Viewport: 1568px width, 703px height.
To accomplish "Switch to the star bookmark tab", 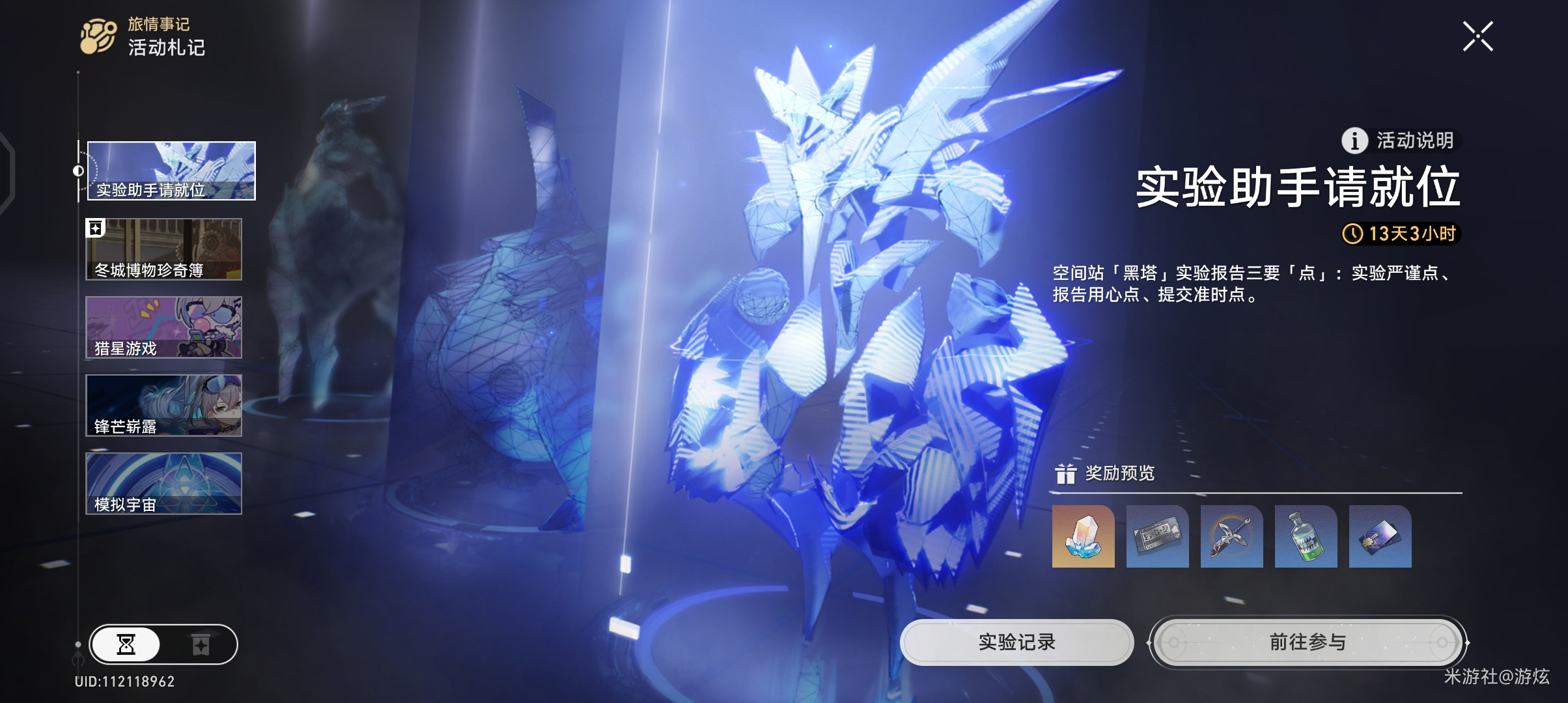I will [x=201, y=644].
